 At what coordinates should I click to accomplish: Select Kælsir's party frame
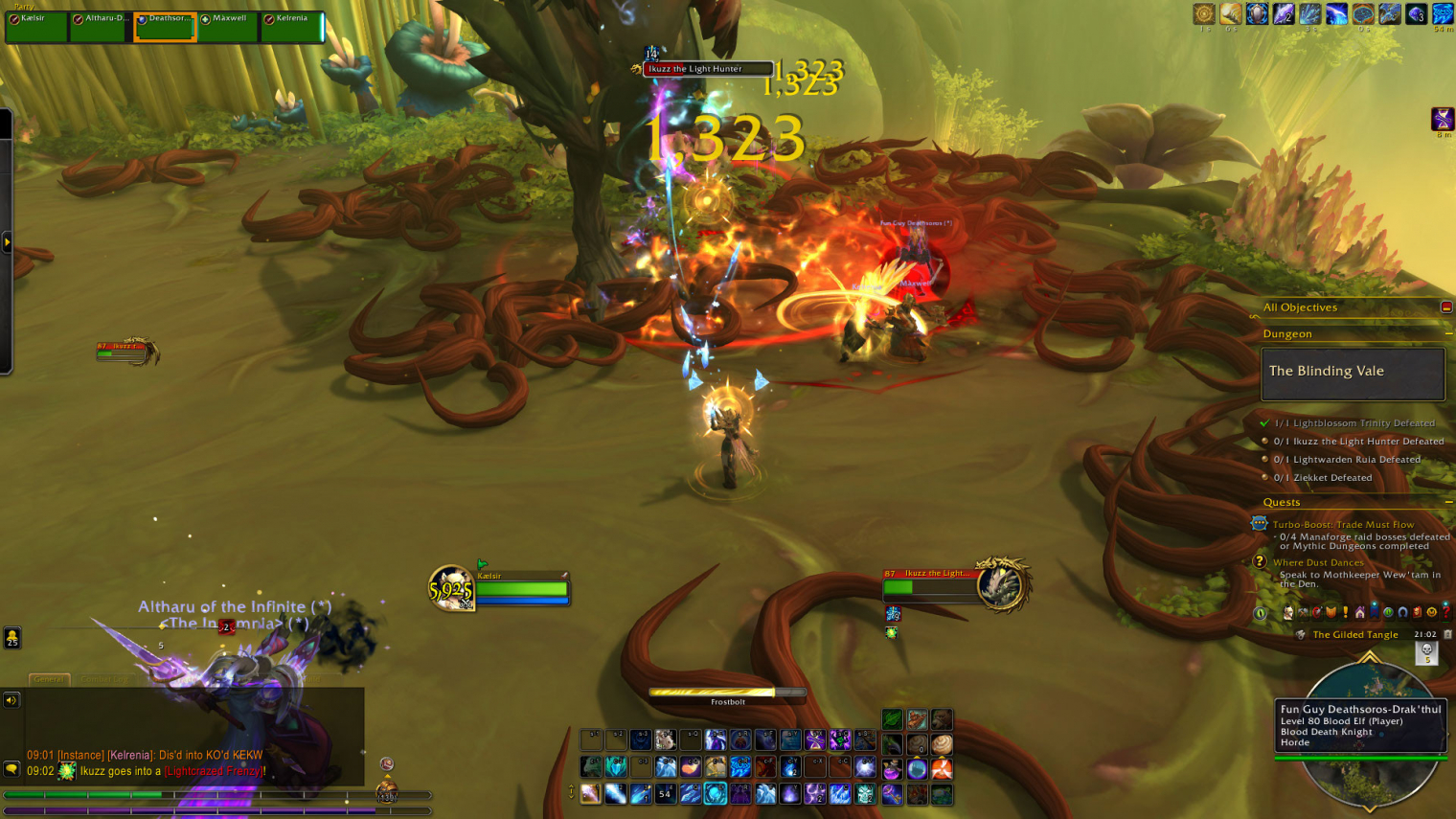point(36,27)
